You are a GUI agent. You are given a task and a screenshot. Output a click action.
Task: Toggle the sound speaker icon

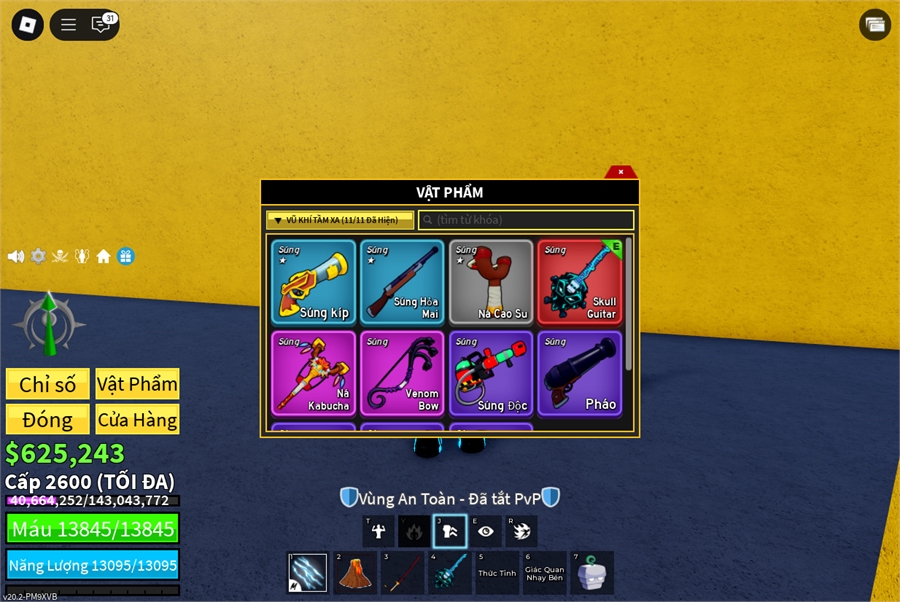coord(16,256)
